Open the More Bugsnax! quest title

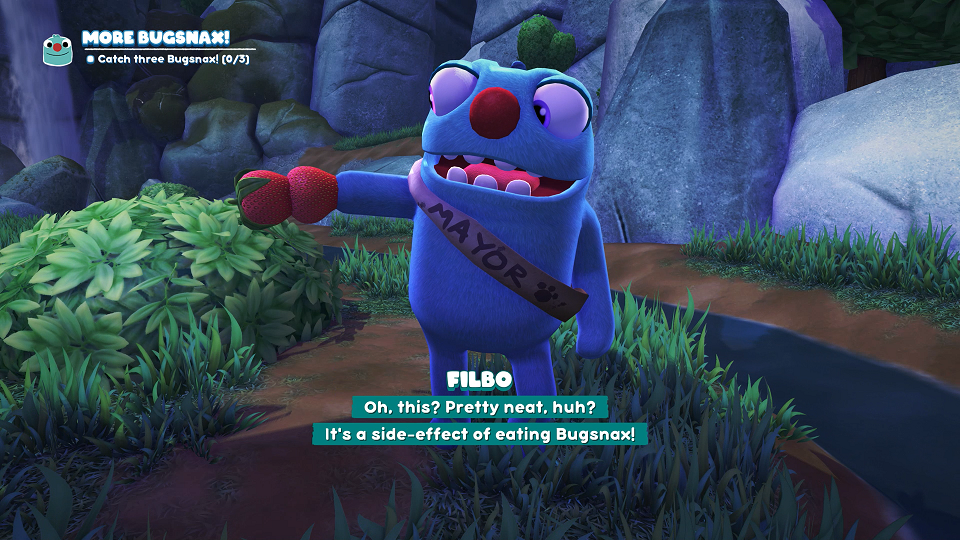coord(155,37)
